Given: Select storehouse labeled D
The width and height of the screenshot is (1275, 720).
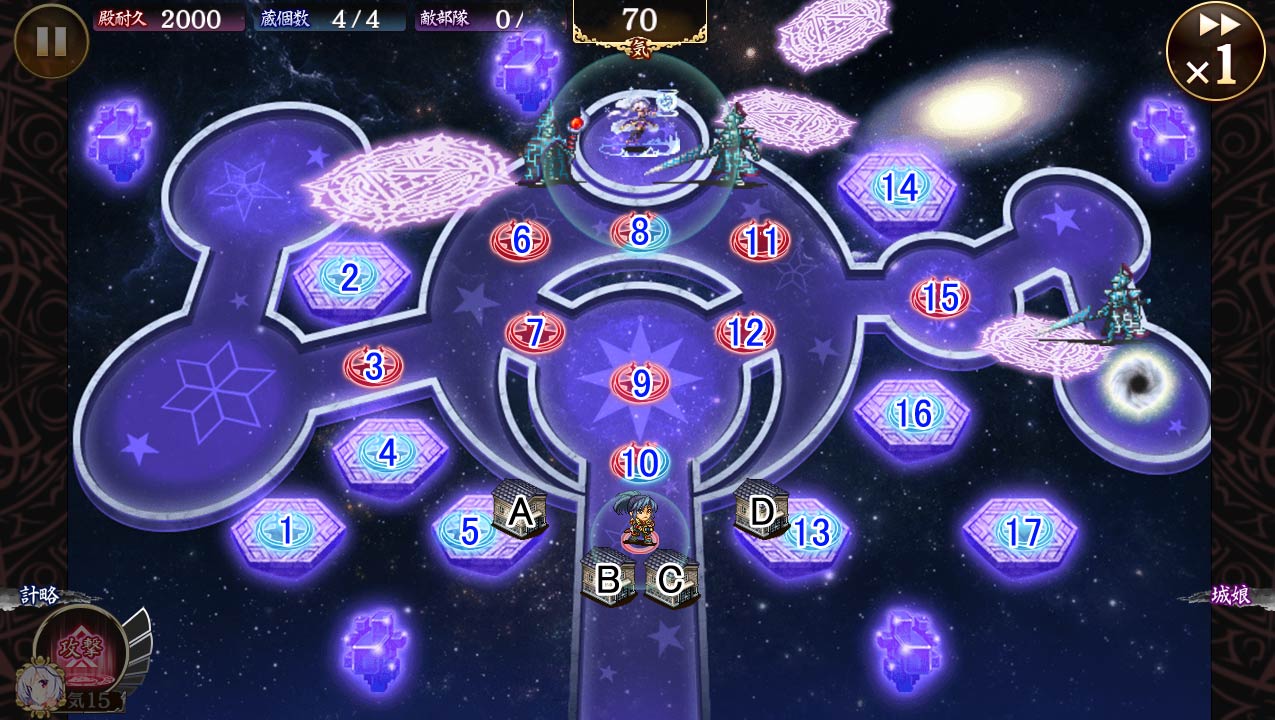Looking at the screenshot, I should [x=761, y=510].
